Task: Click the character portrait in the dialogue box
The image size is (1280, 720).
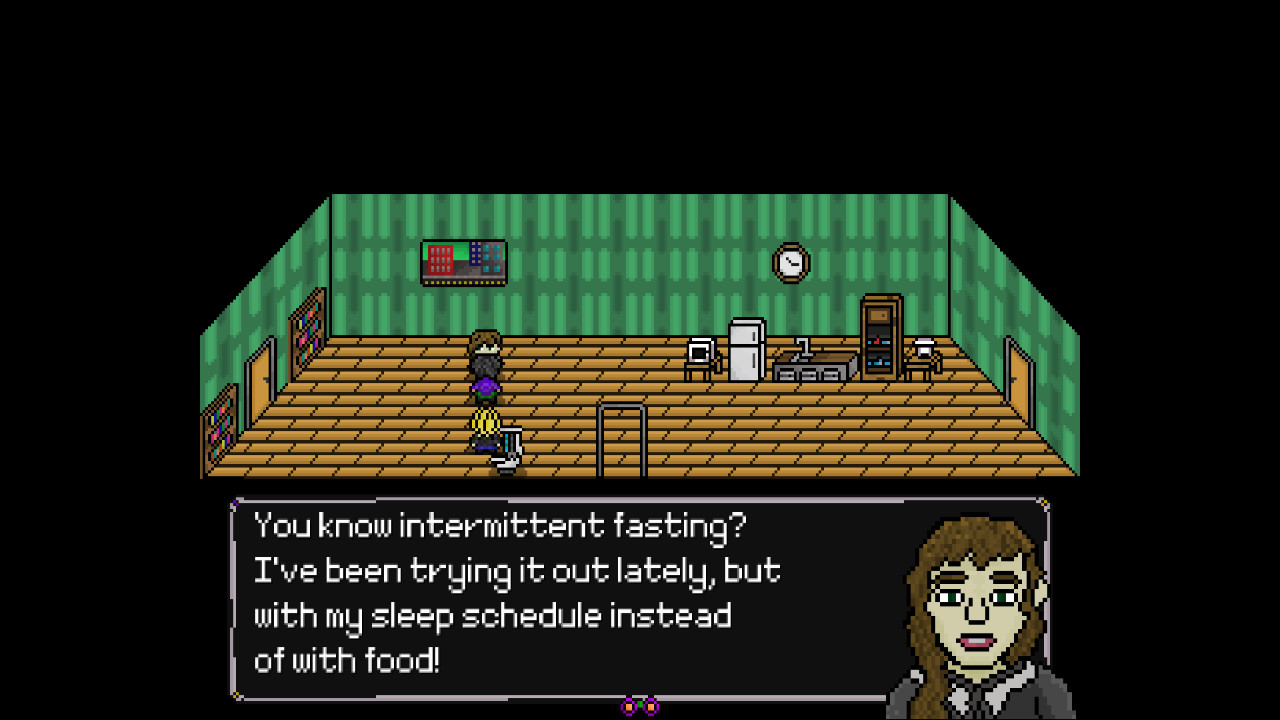Action: pyautogui.click(x=975, y=600)
